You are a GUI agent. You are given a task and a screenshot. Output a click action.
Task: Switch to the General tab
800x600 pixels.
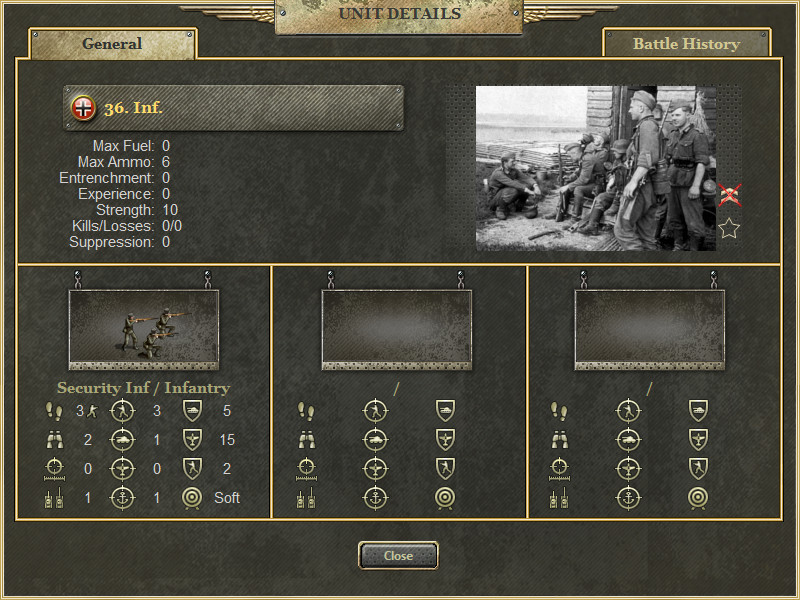coord(112,44)
